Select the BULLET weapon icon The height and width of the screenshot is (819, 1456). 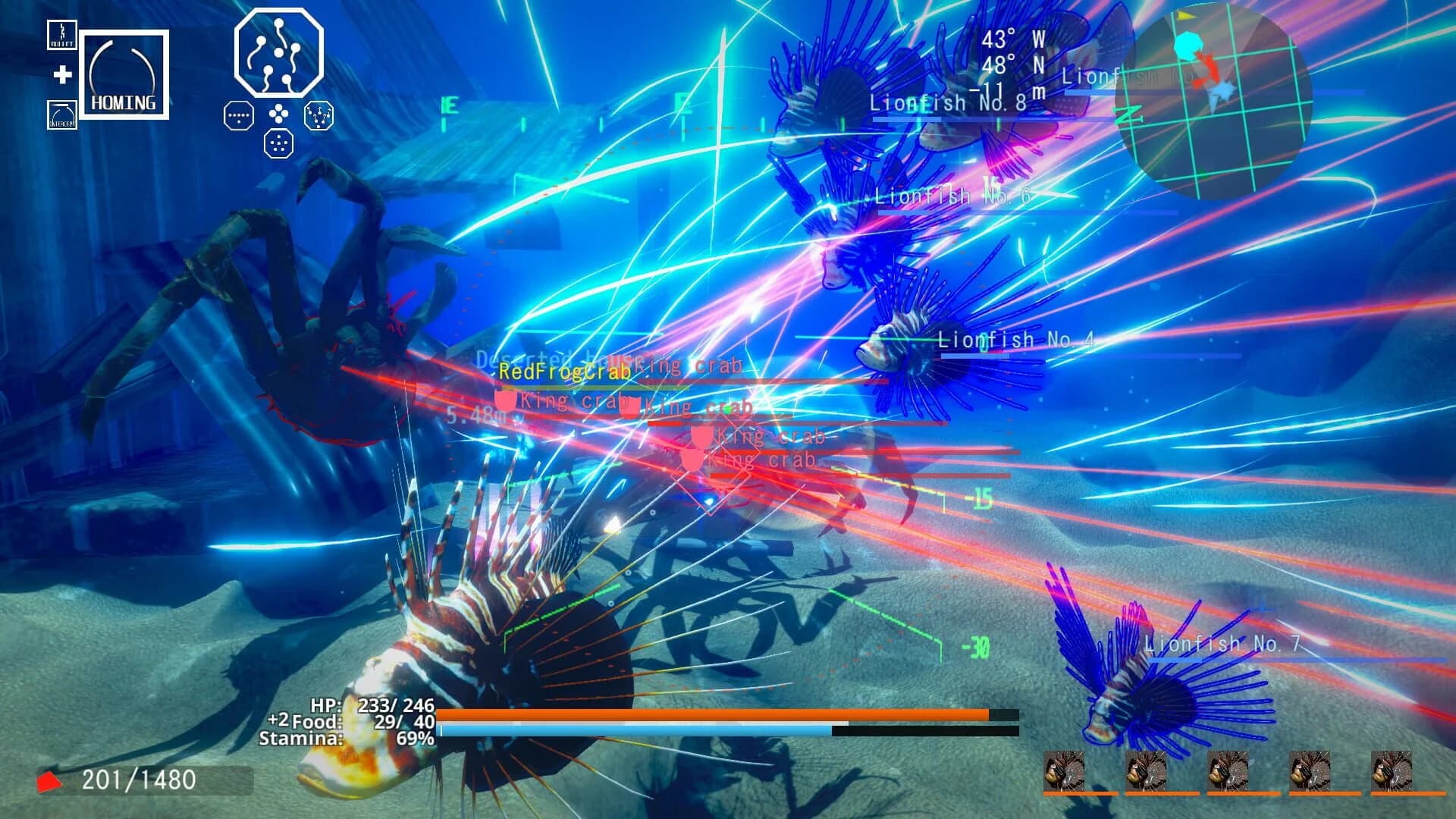coord(61,36)
